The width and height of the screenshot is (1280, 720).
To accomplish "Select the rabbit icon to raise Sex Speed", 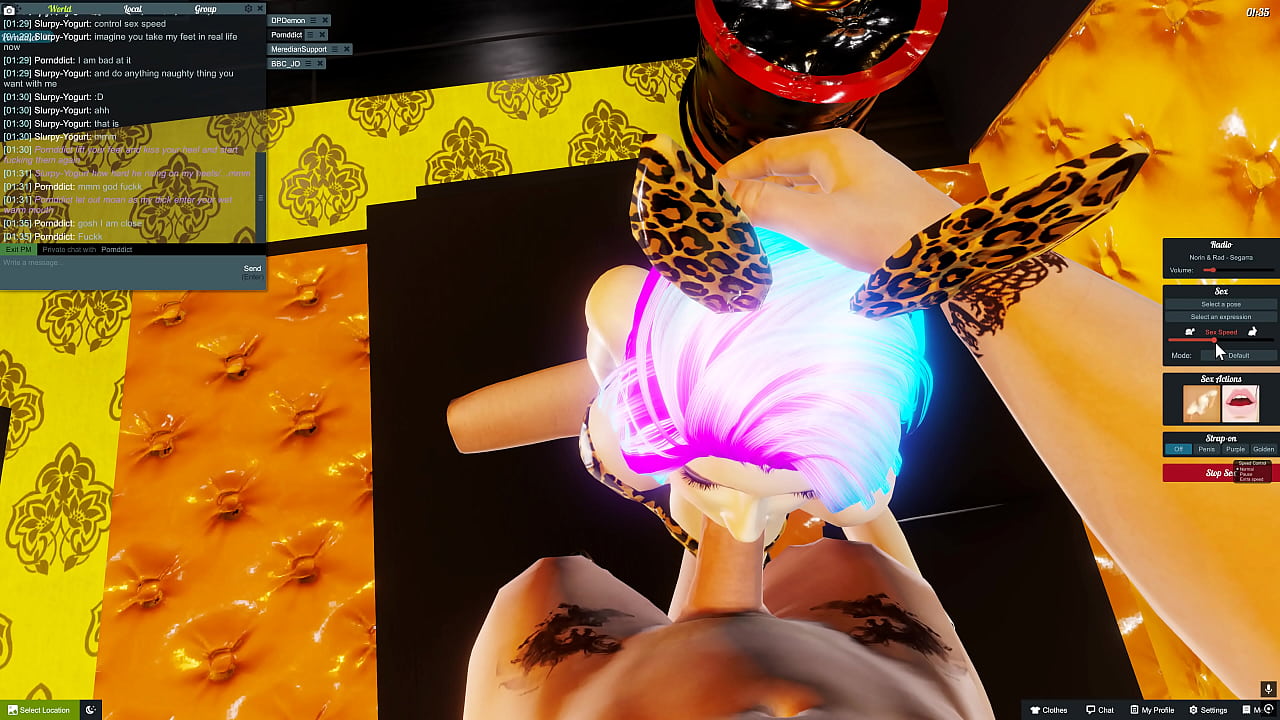I will tap(1252, 331).
